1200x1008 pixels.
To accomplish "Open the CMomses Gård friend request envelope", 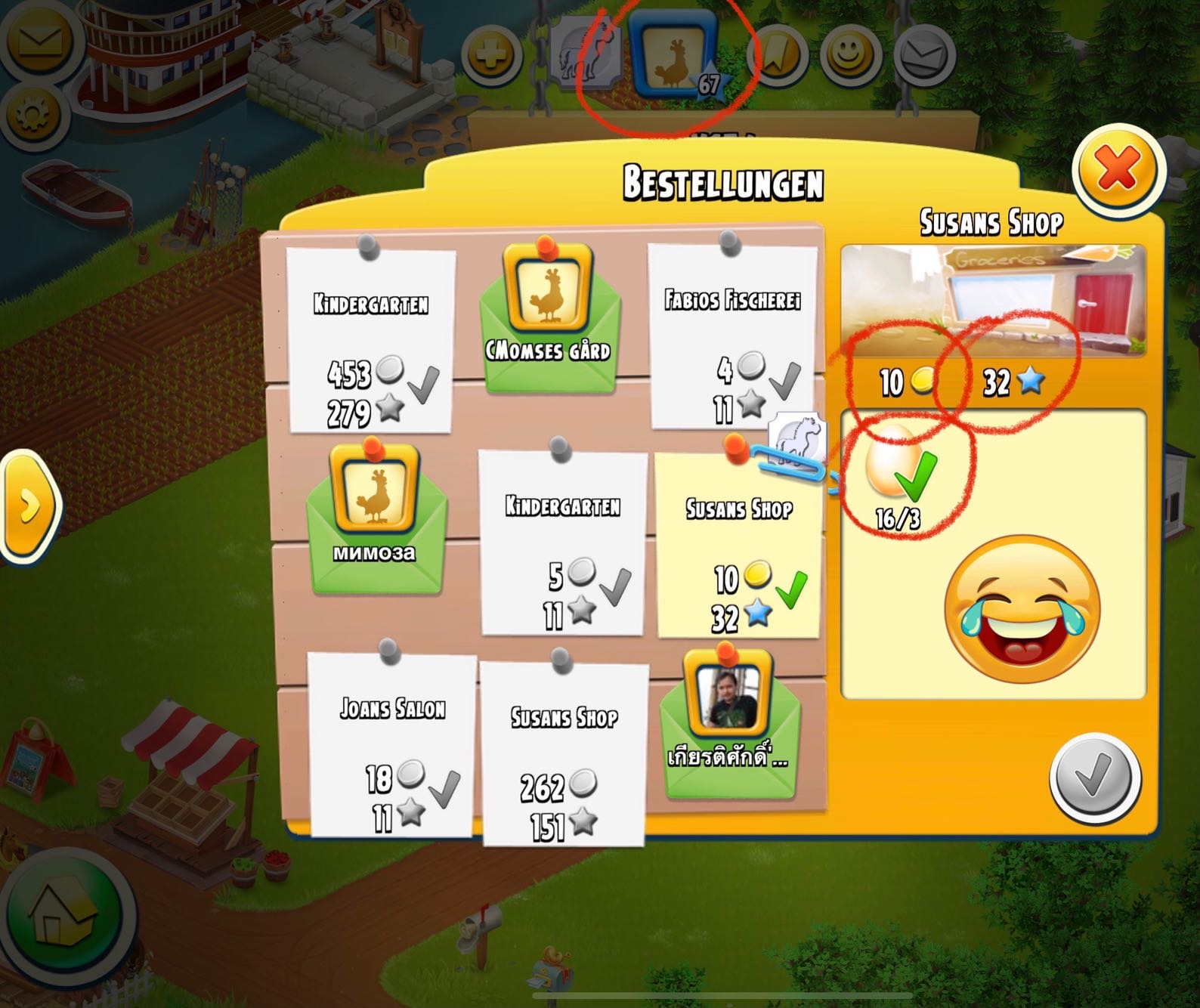I will (549, 317).
